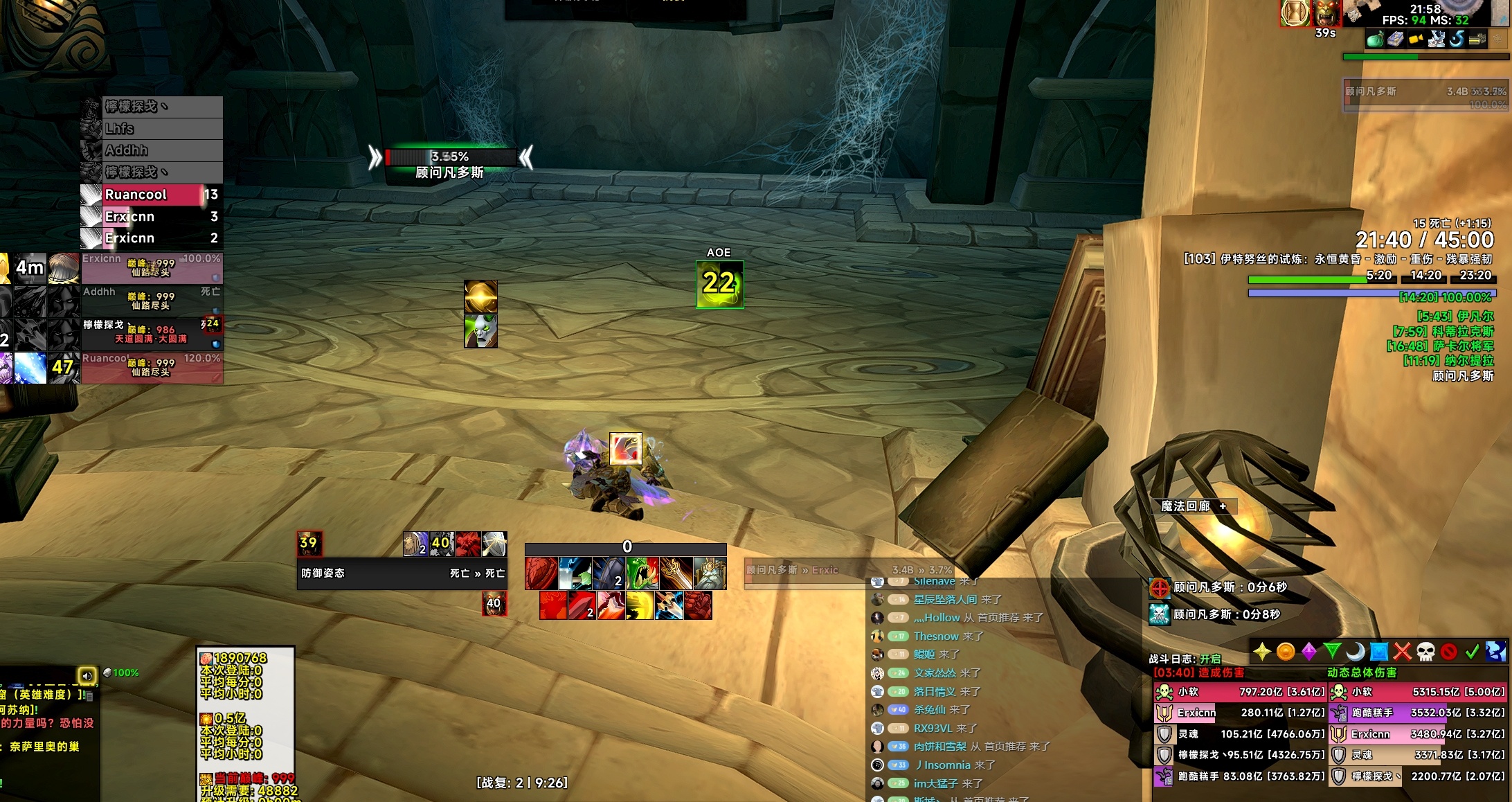Set the yellow star raid marker
The height and width of the screenshot is (802, 1512).
coord(1262,652)
